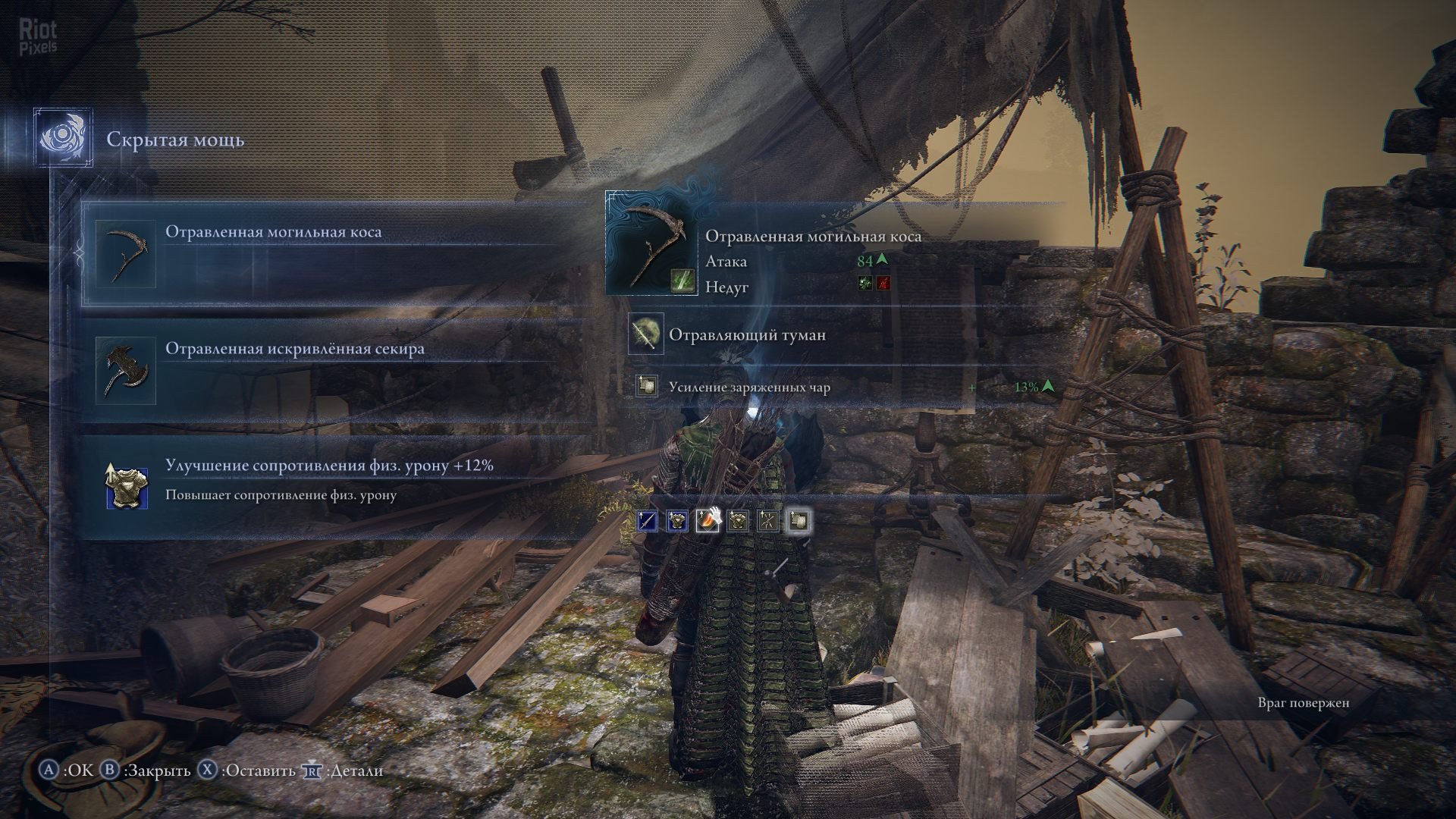Select the highlighted scroll pages buff icon
Viewport: 1456px width, 819px height.
click(x=798, y=521)
